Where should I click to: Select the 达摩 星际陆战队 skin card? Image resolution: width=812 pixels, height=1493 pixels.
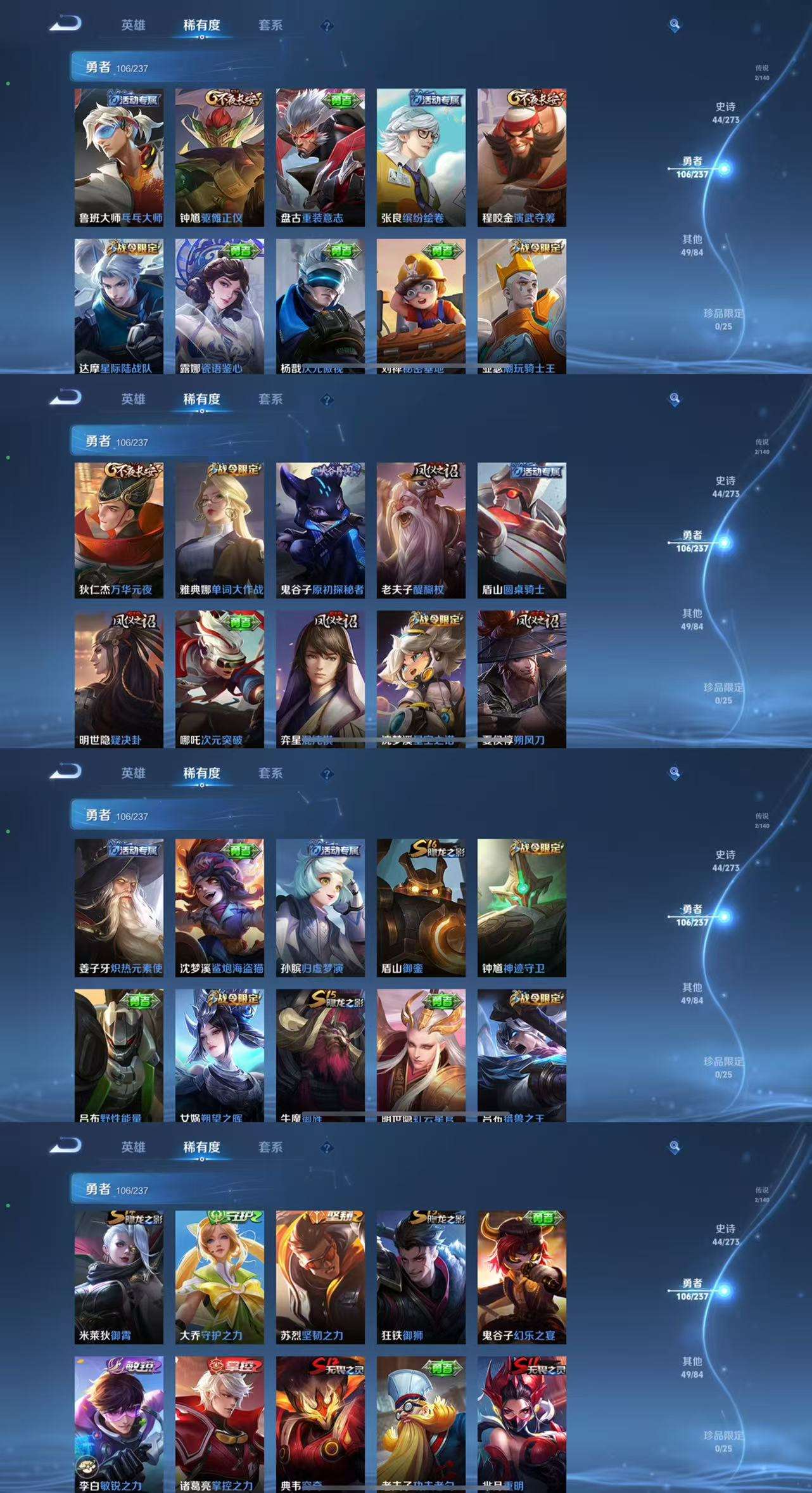118,305
